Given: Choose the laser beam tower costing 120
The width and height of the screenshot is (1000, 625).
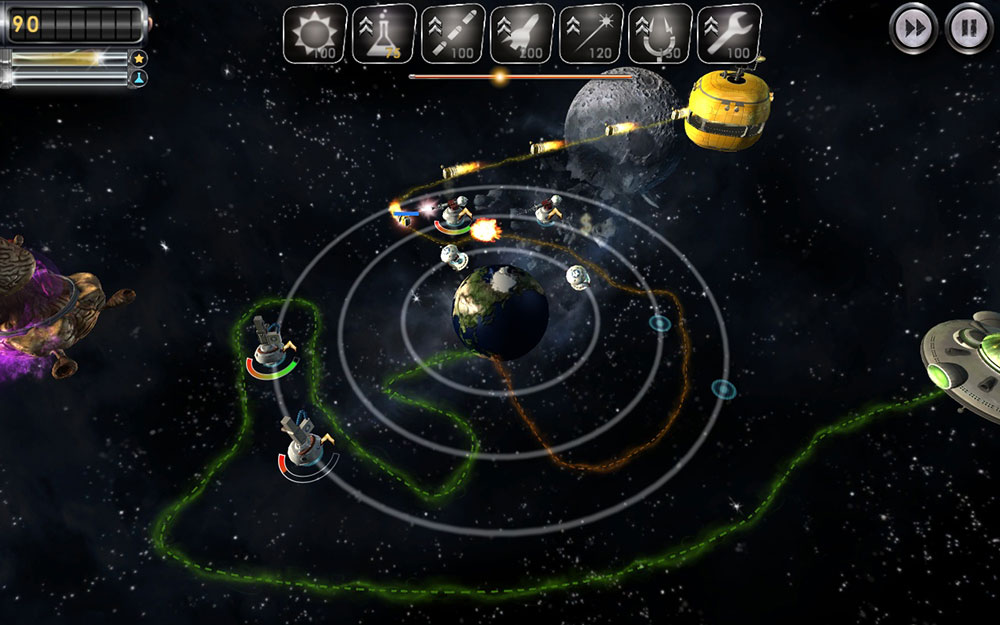Looking at the screenshot, I should click(x=591, y=34).
